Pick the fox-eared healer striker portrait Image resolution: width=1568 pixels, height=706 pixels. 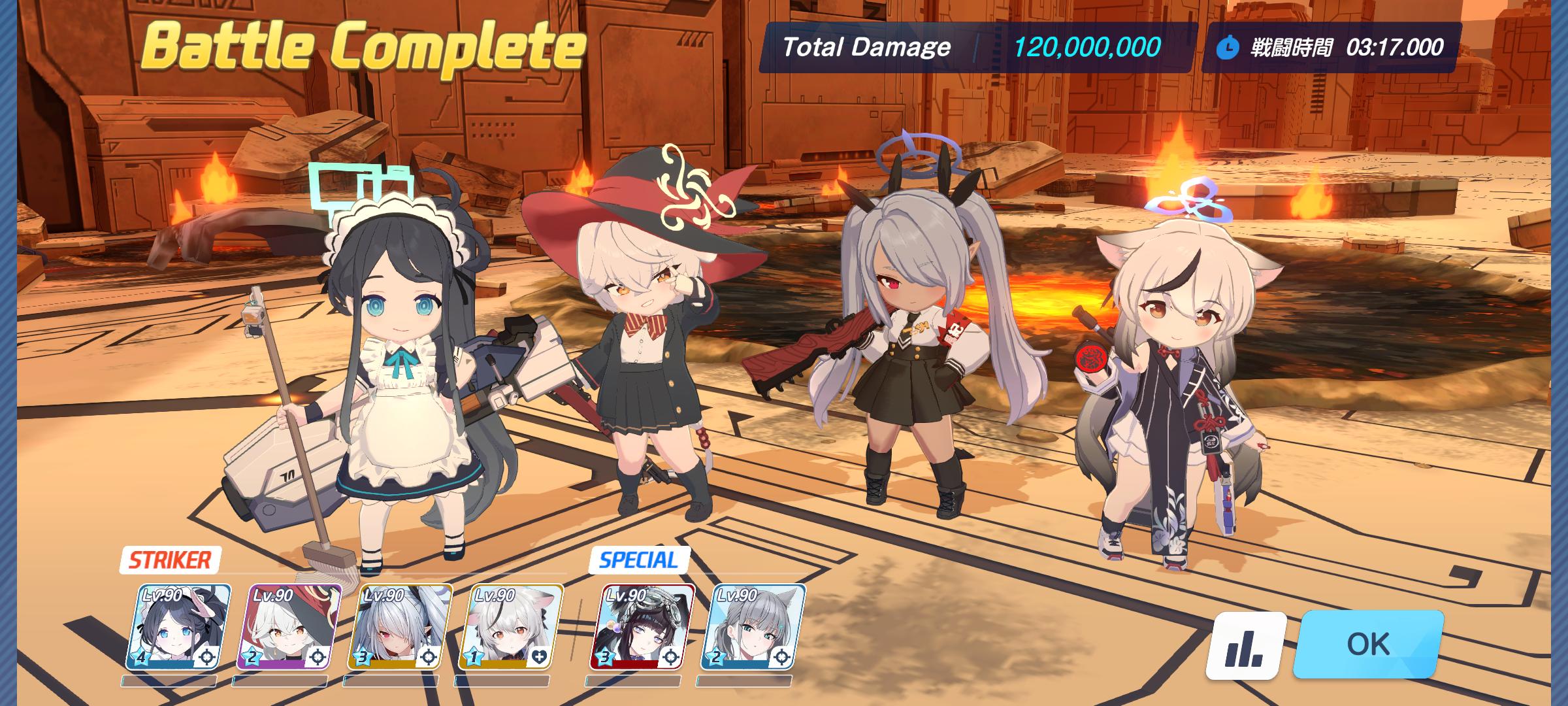pos(511,628)
